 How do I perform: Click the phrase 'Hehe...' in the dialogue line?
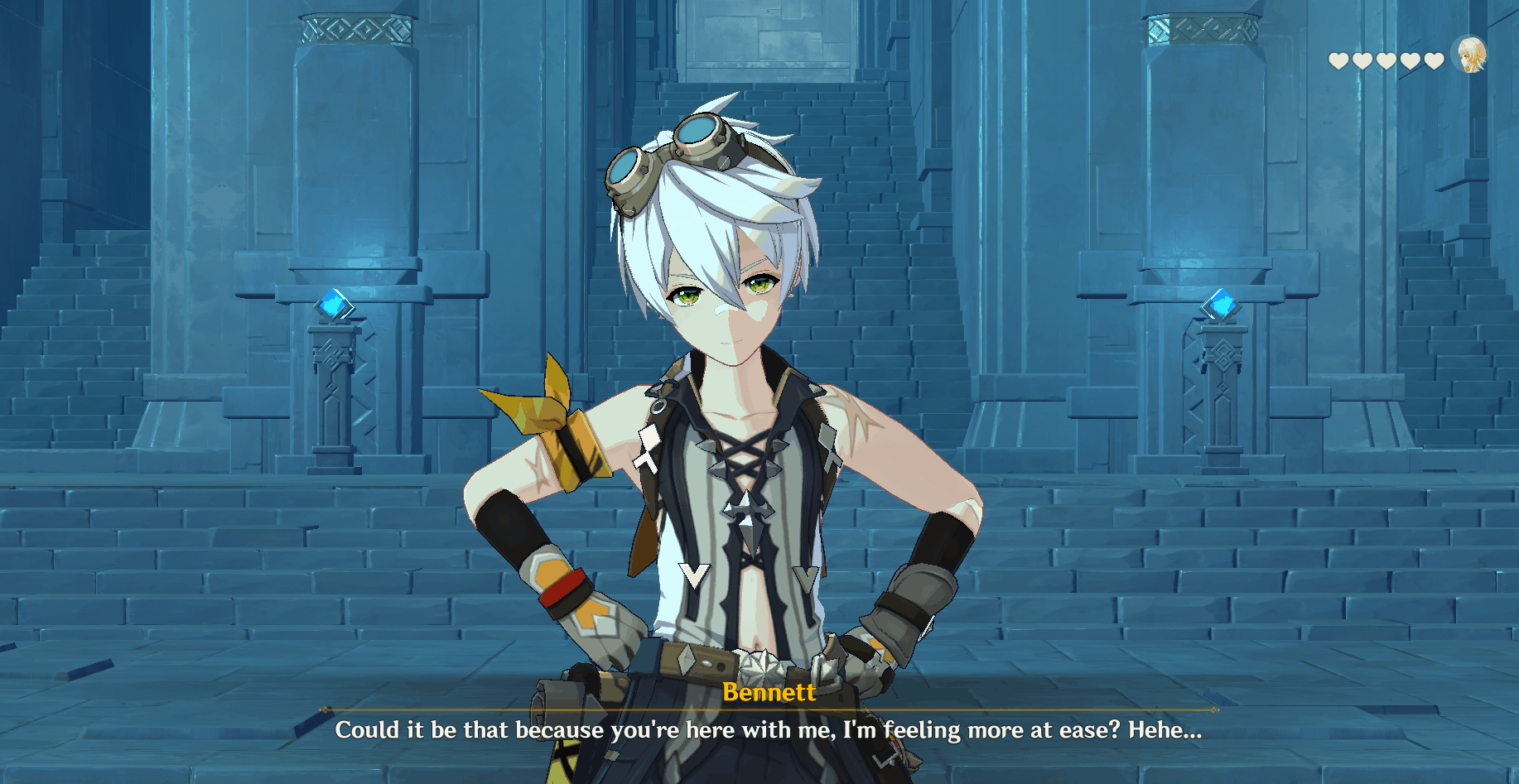tap(1164, 731)
